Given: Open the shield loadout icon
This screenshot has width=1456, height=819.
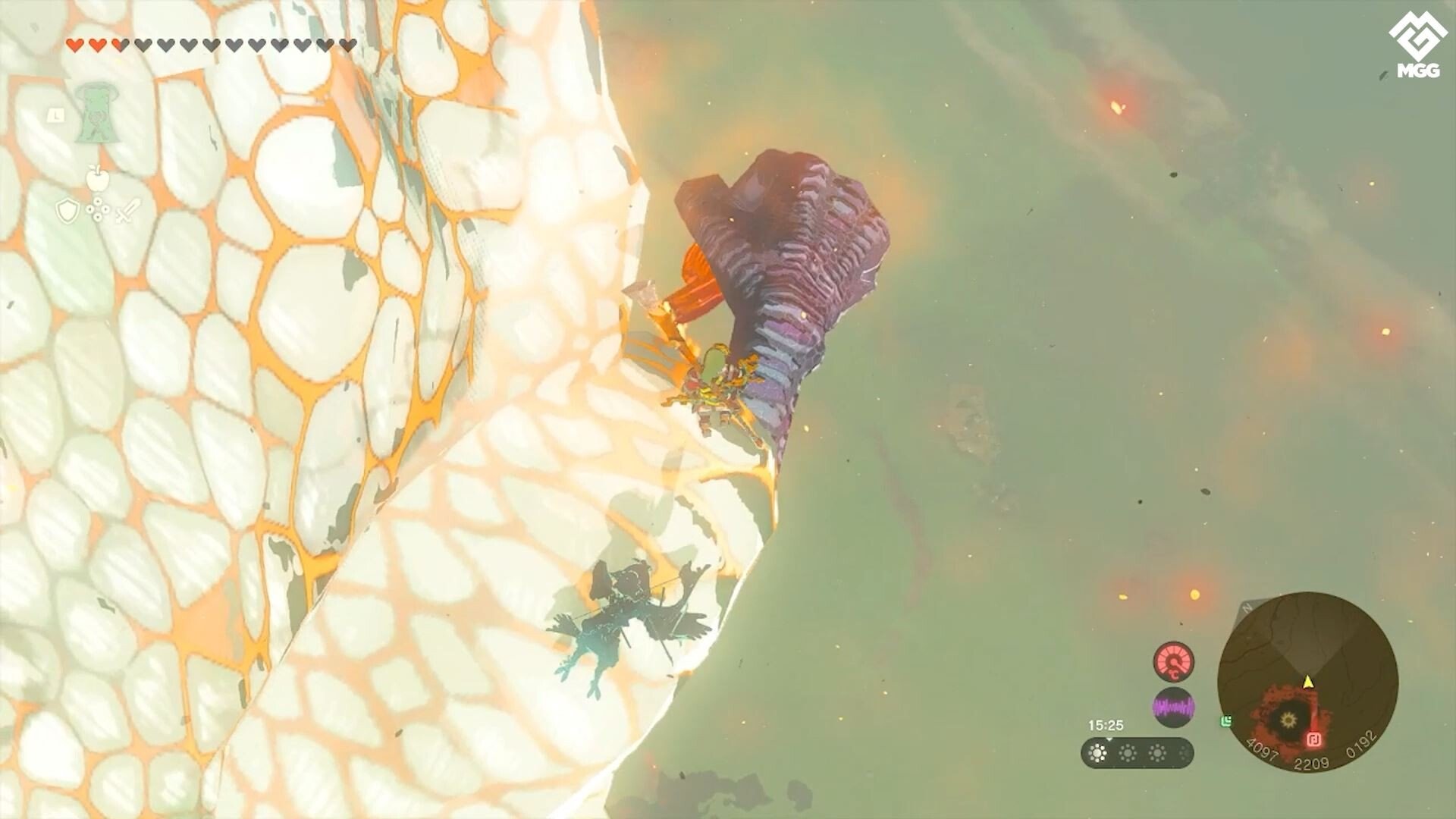Looking at the screenshot, I should coord(67,211).
